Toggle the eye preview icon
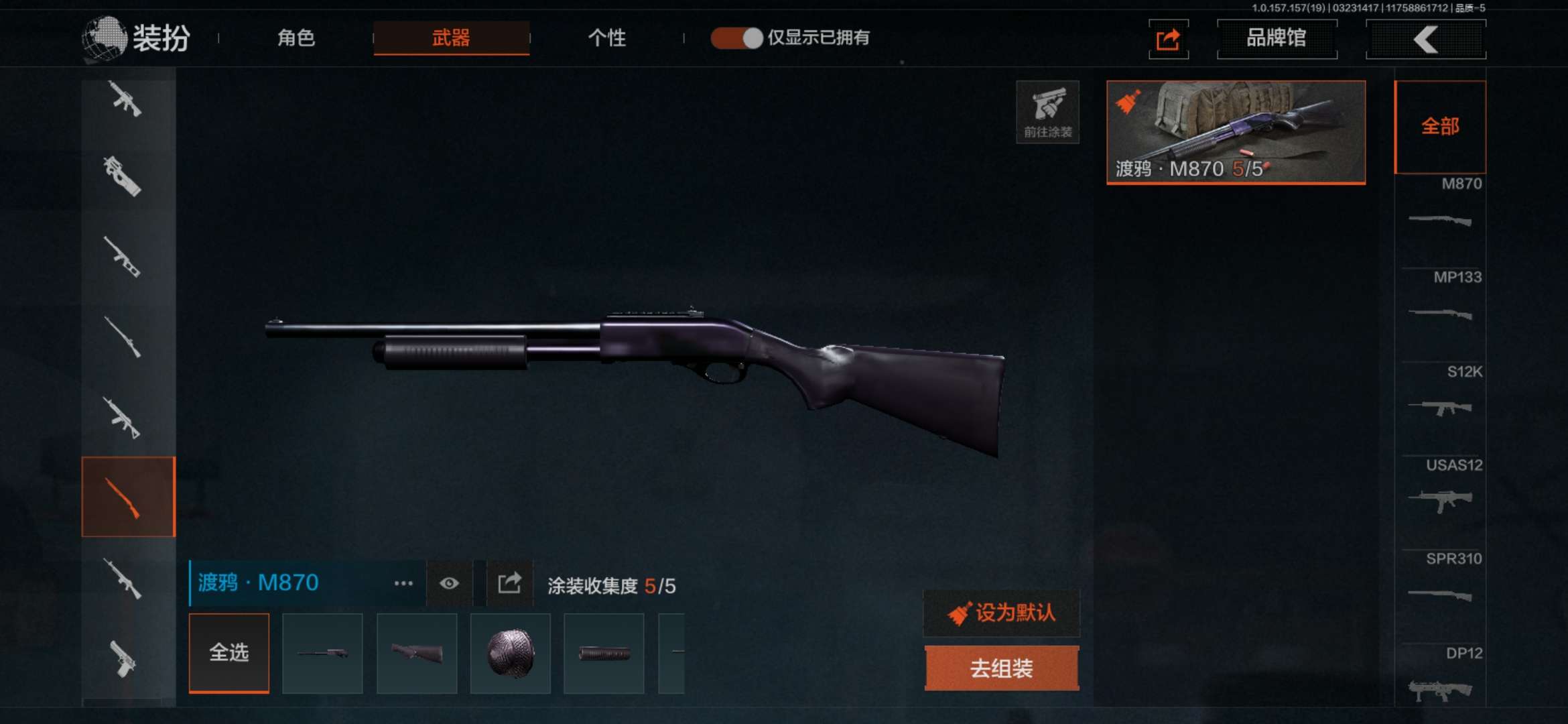The image size is (1568, 724). tap(449, 583)
